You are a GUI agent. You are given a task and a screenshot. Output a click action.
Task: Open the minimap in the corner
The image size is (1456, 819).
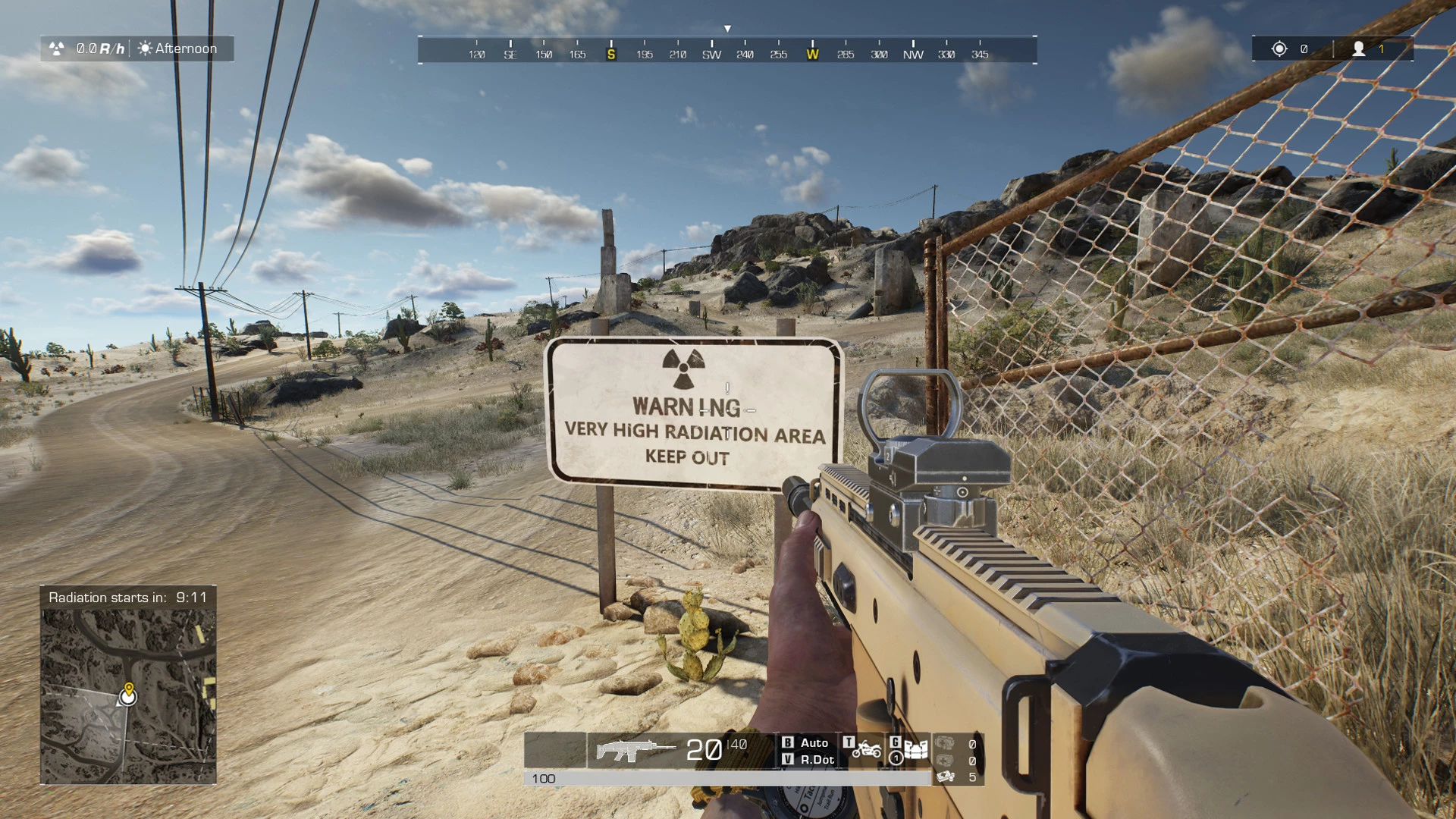tap(128, 695)
